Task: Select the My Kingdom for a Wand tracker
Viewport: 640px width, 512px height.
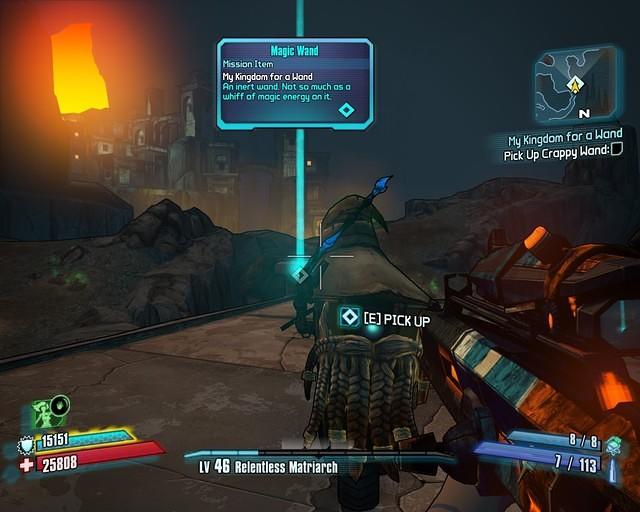Action: pos(564,134)
